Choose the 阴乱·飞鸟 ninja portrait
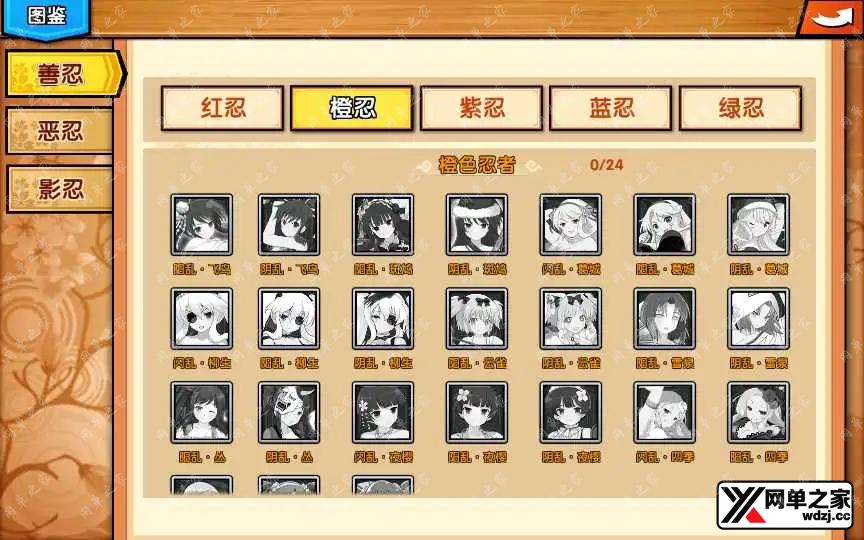Image resolution: width=864 pixels, height=540 pixels. (290, 225)
